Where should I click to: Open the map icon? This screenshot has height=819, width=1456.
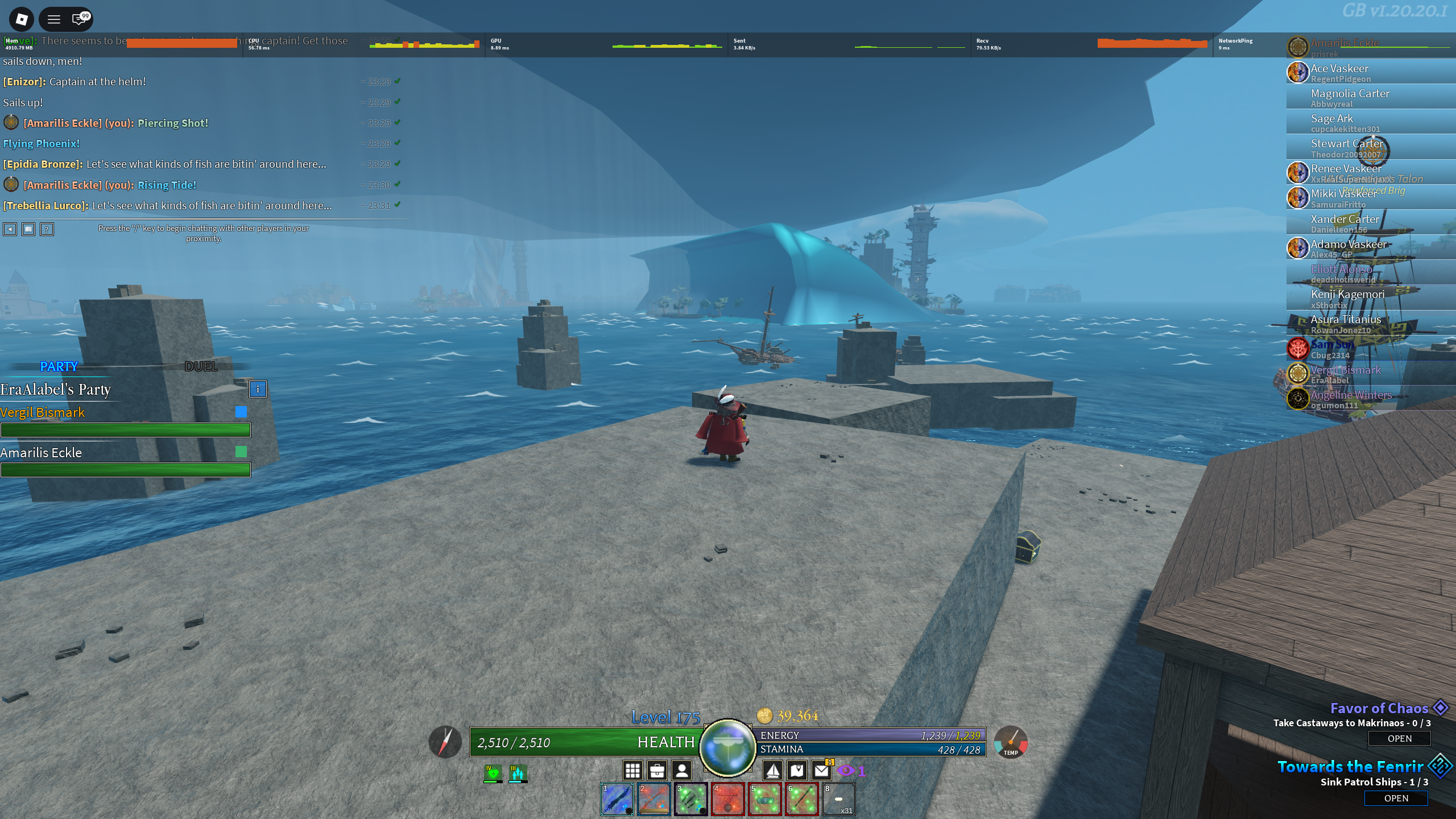(797, 771)
